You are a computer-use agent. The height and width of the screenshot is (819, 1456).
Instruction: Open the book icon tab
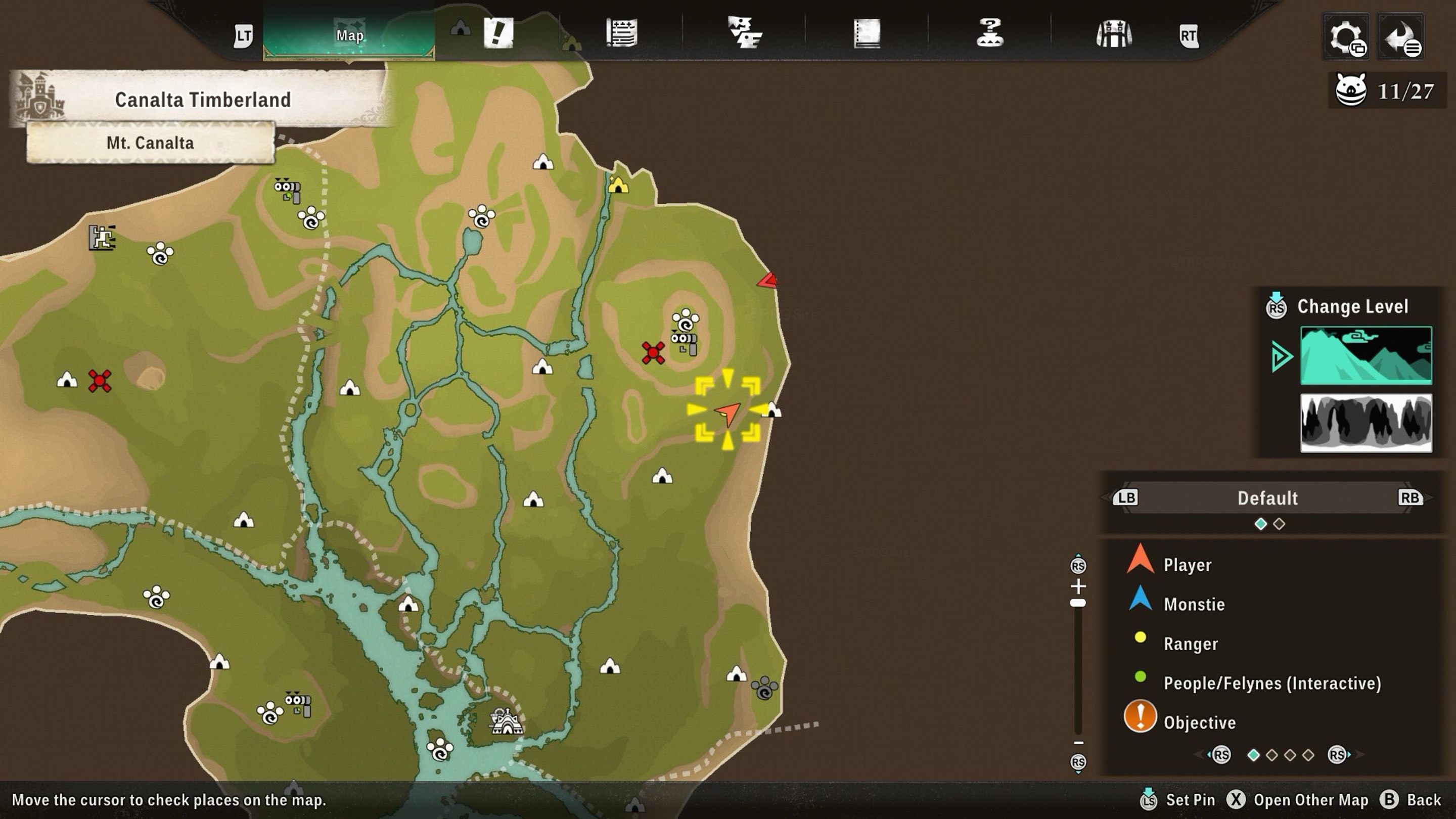867,33
